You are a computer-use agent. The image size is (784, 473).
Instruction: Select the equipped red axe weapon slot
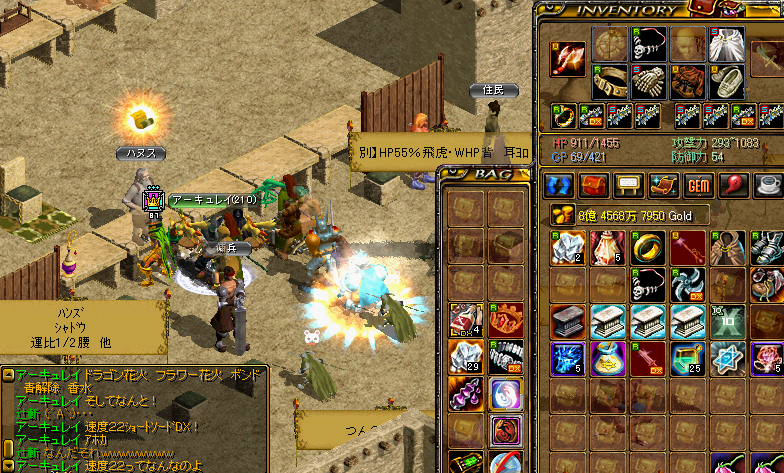point(569,61)
